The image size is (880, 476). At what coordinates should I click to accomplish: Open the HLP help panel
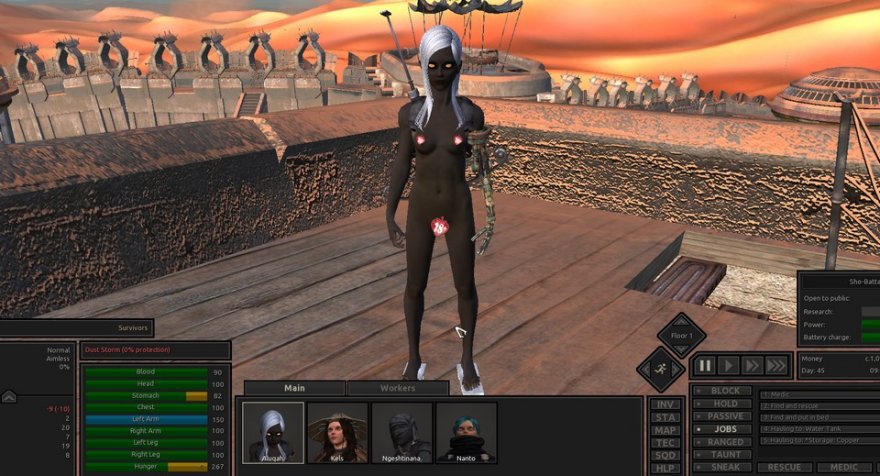[x=665, y=468]
